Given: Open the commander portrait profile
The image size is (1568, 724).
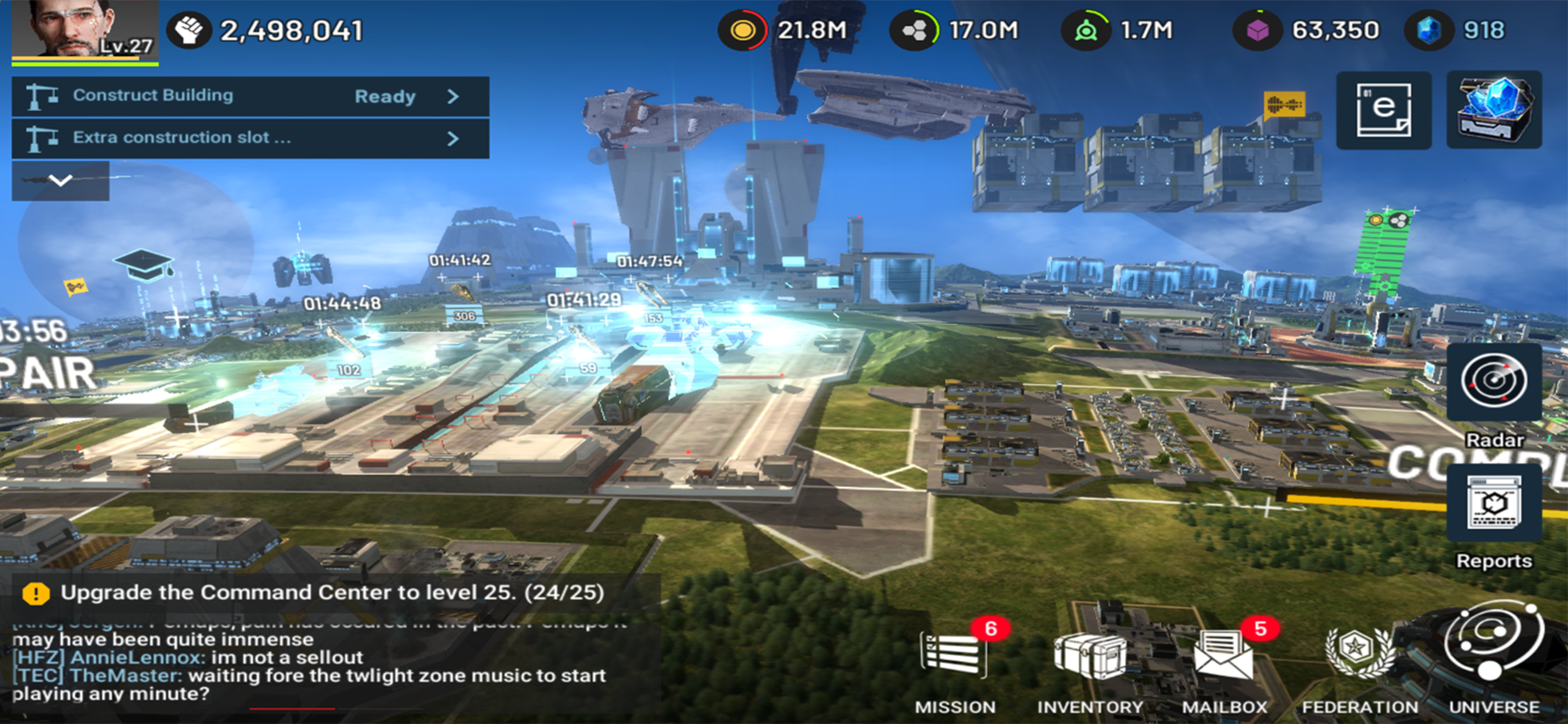Looking at the screenshot, I should click(84, 29).
